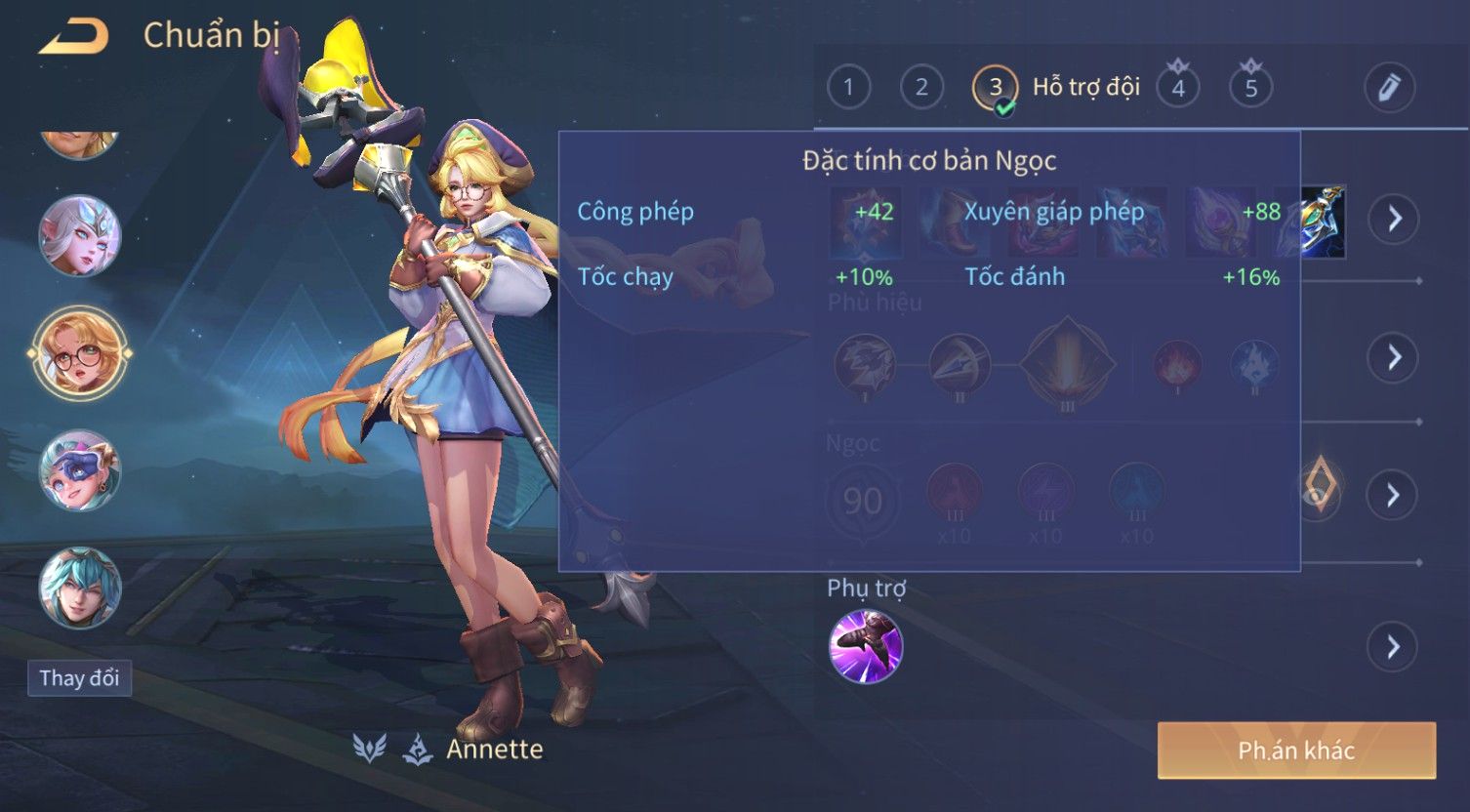
Task: Select the teal-haired hero portrait
Action: 80,588
